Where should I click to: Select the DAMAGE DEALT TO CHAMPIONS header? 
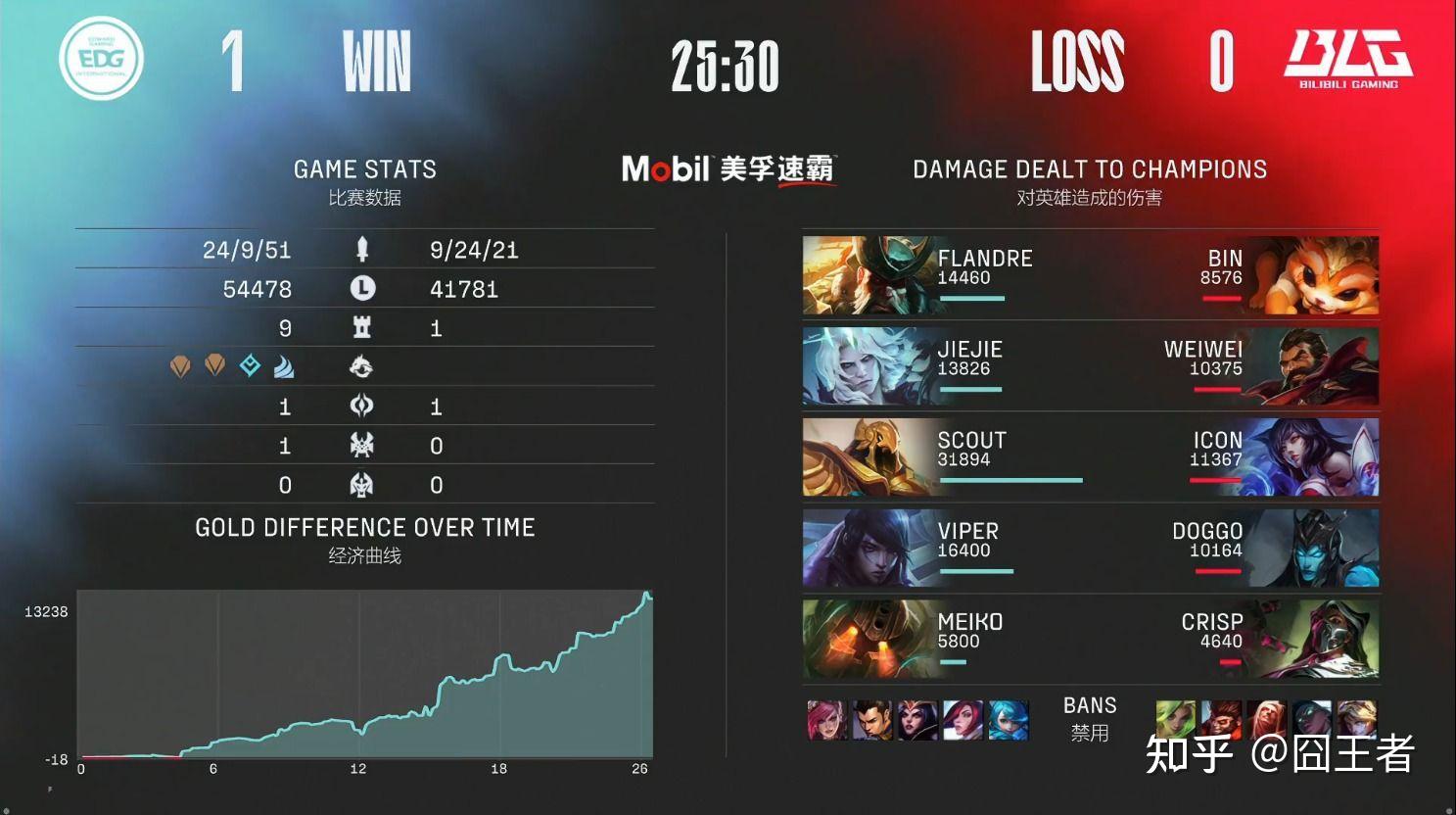1089,168
